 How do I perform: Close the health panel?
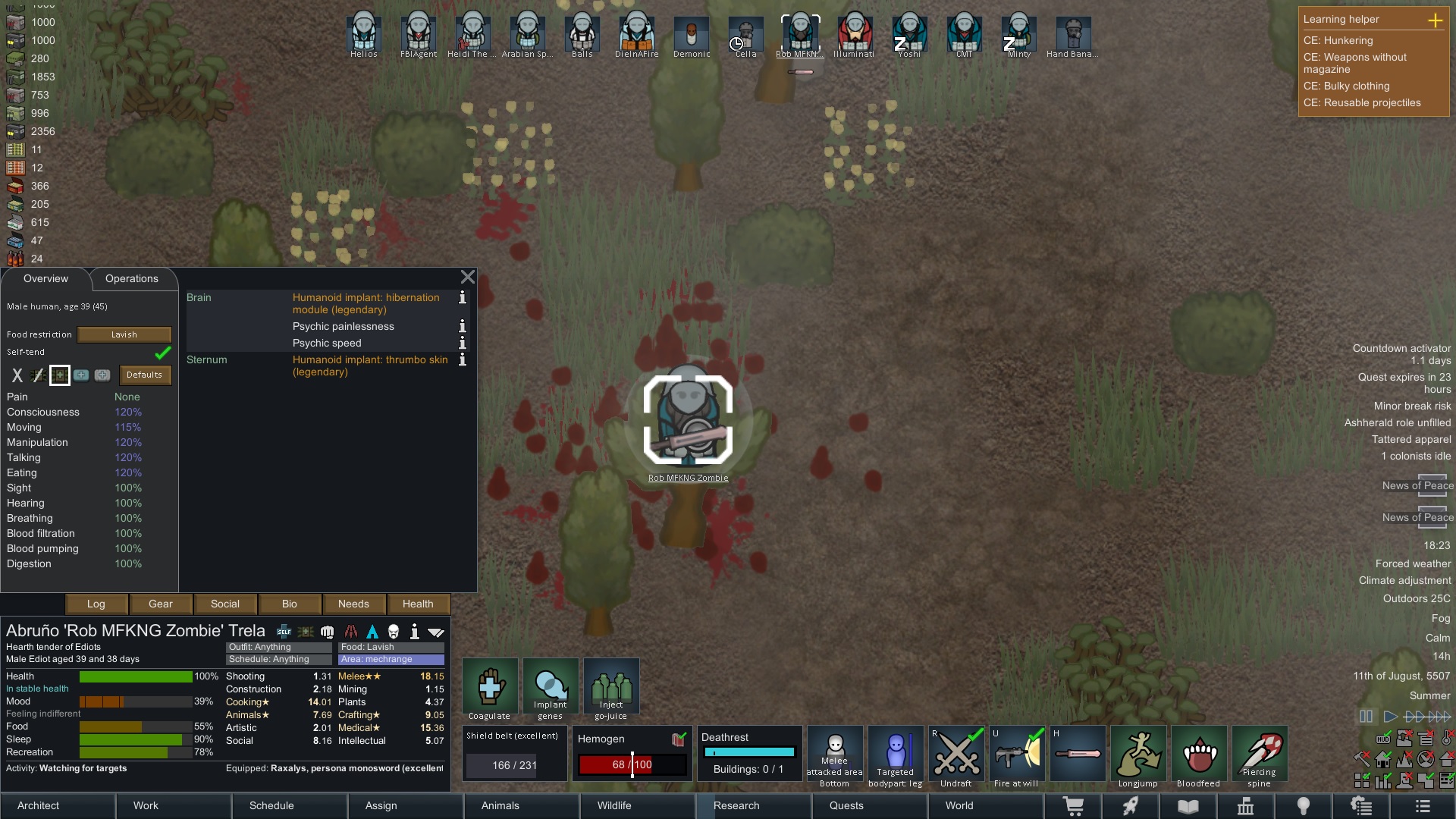(x=468, y=278)
